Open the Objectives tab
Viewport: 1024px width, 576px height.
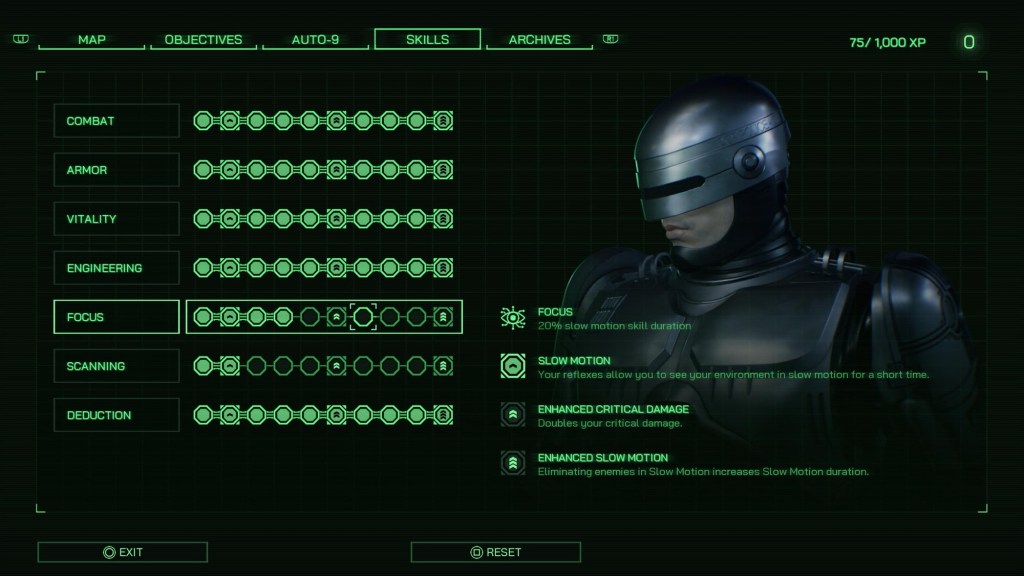203,40
